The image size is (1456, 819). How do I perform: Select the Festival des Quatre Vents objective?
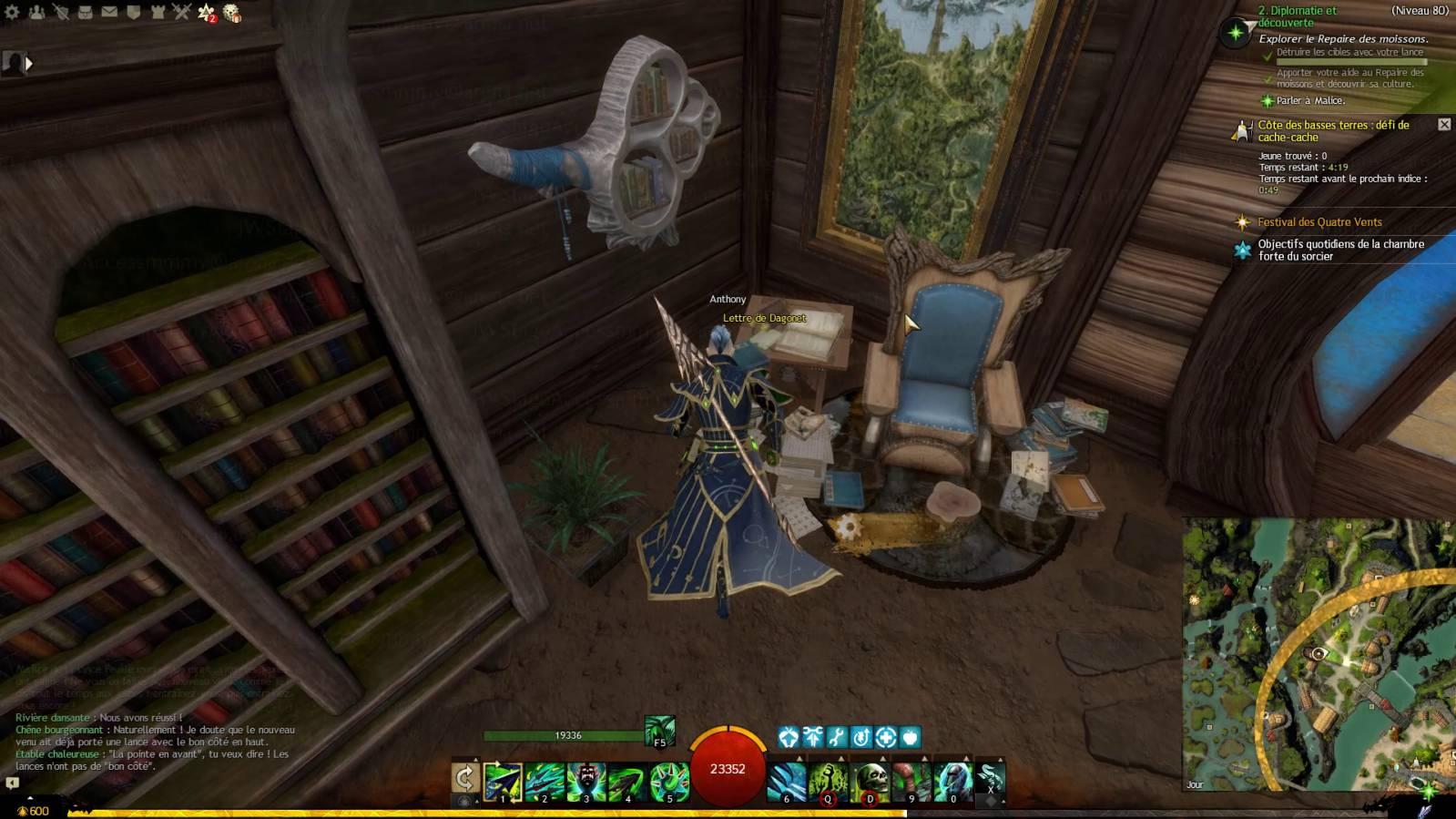(1319, 222)
